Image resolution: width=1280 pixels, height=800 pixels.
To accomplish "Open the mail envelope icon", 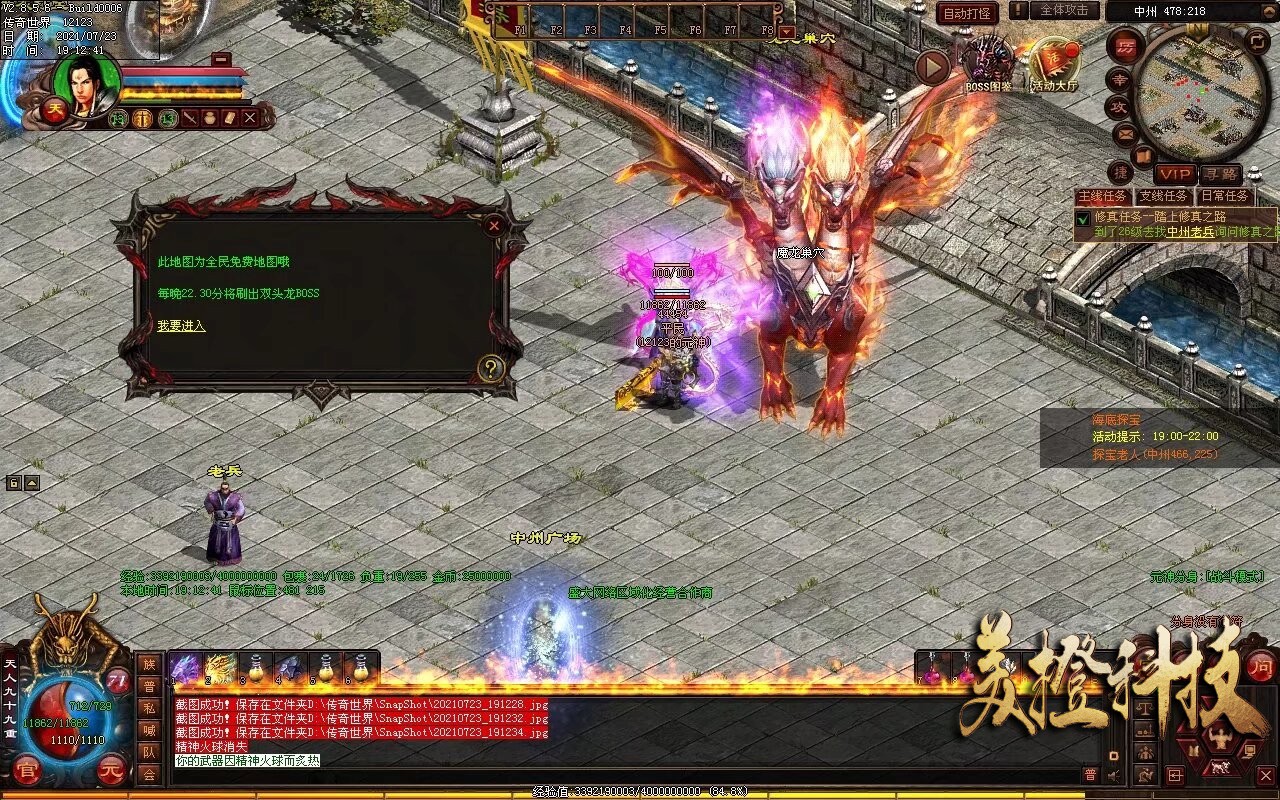I will (1124, 133).
